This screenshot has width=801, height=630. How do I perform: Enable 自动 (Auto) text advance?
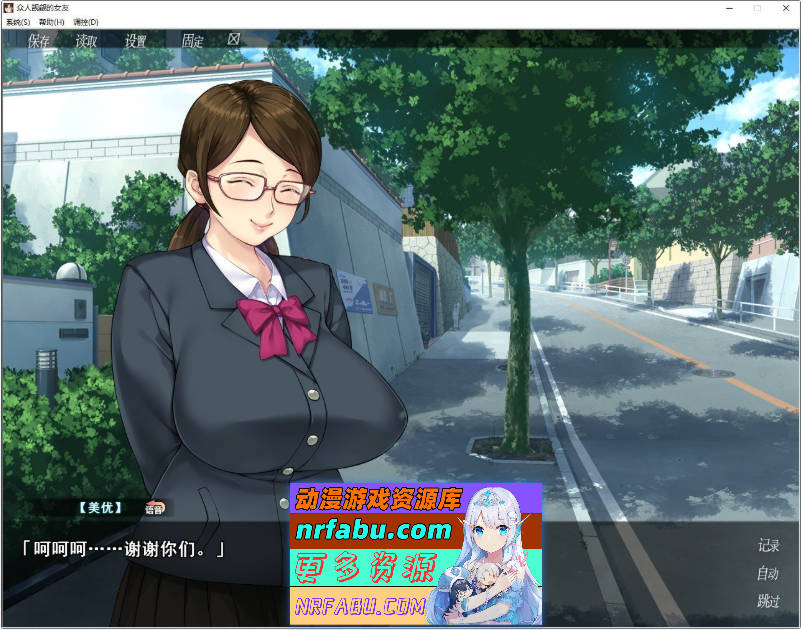point(768,574)
